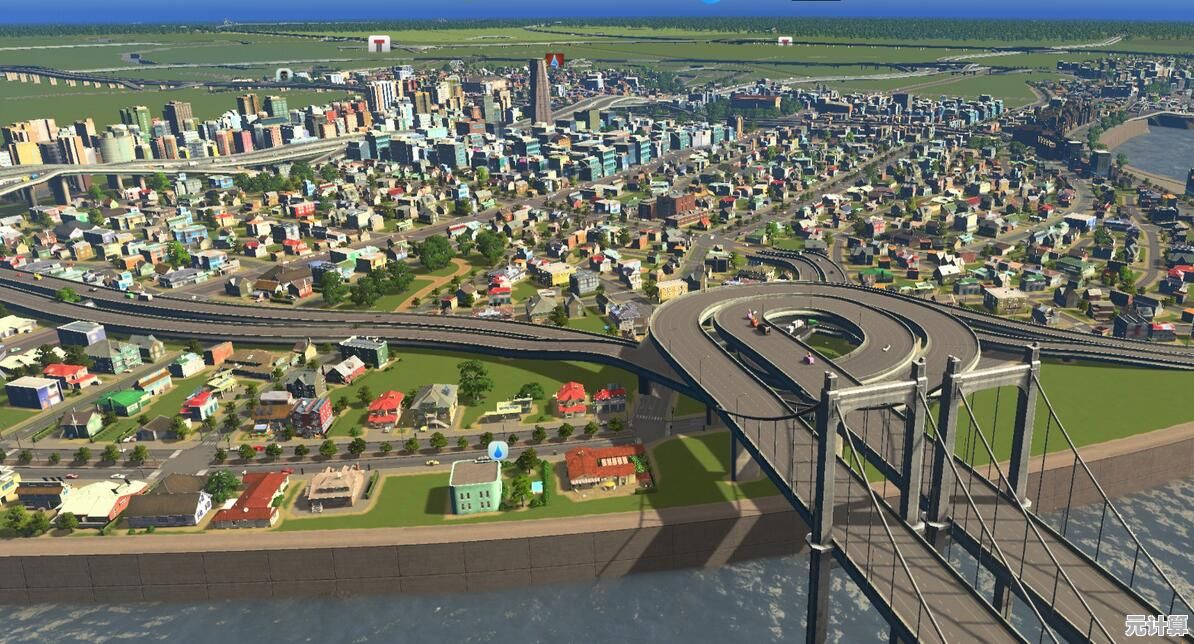The image size is (1194, 644).
Task: Click the blue water drop notification icon
Action: [x=497, y=450]
